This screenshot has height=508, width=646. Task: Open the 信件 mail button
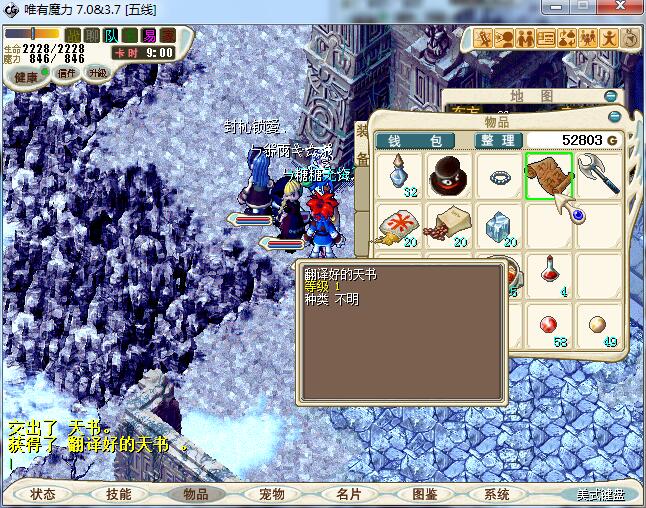(67, 73)
